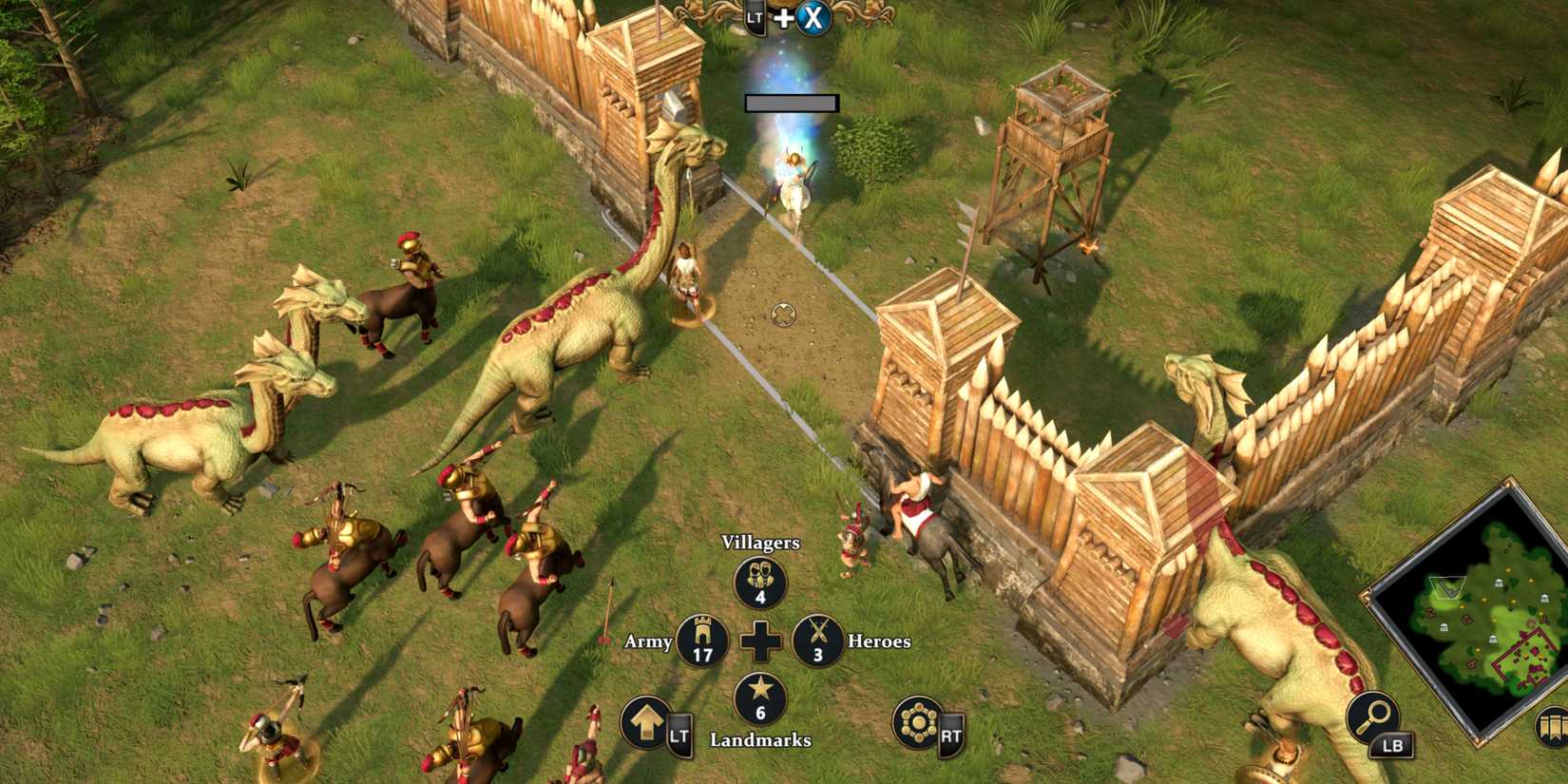Click the central plus icon of the selection wheel
1568x784 pixels.
[759, 642]
